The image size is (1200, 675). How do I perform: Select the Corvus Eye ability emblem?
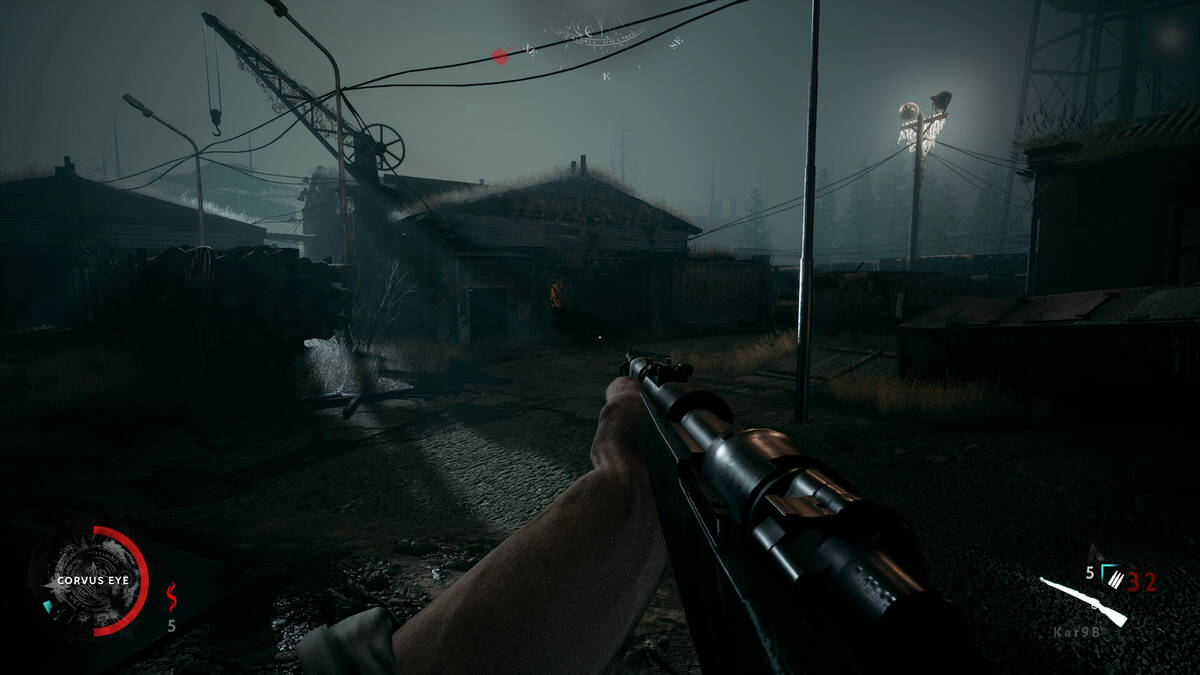(x=90, y=580)
